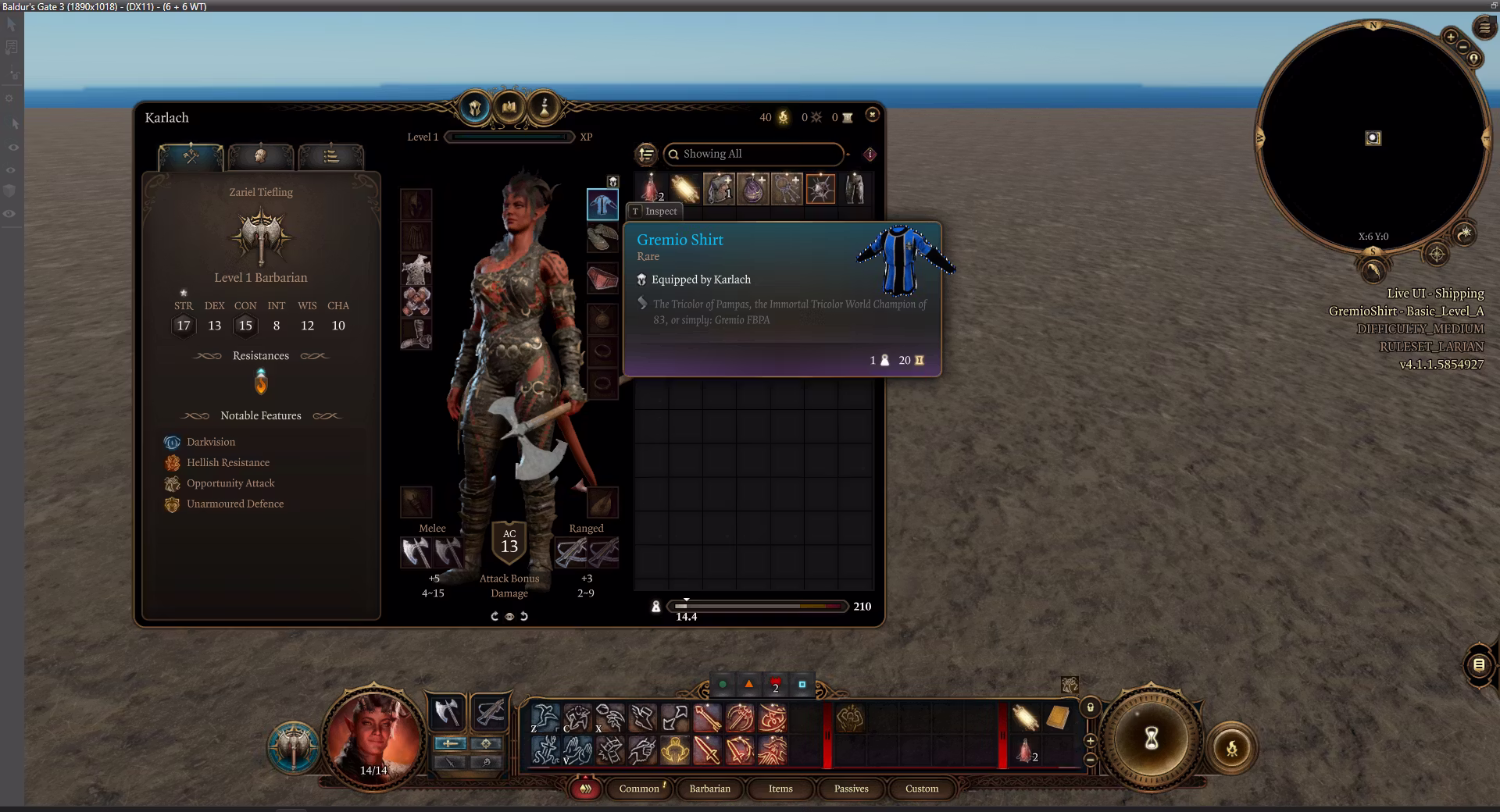The image size is (1500, 812).
Task: Open the spellbook tab icon
Action: point(509,107)
